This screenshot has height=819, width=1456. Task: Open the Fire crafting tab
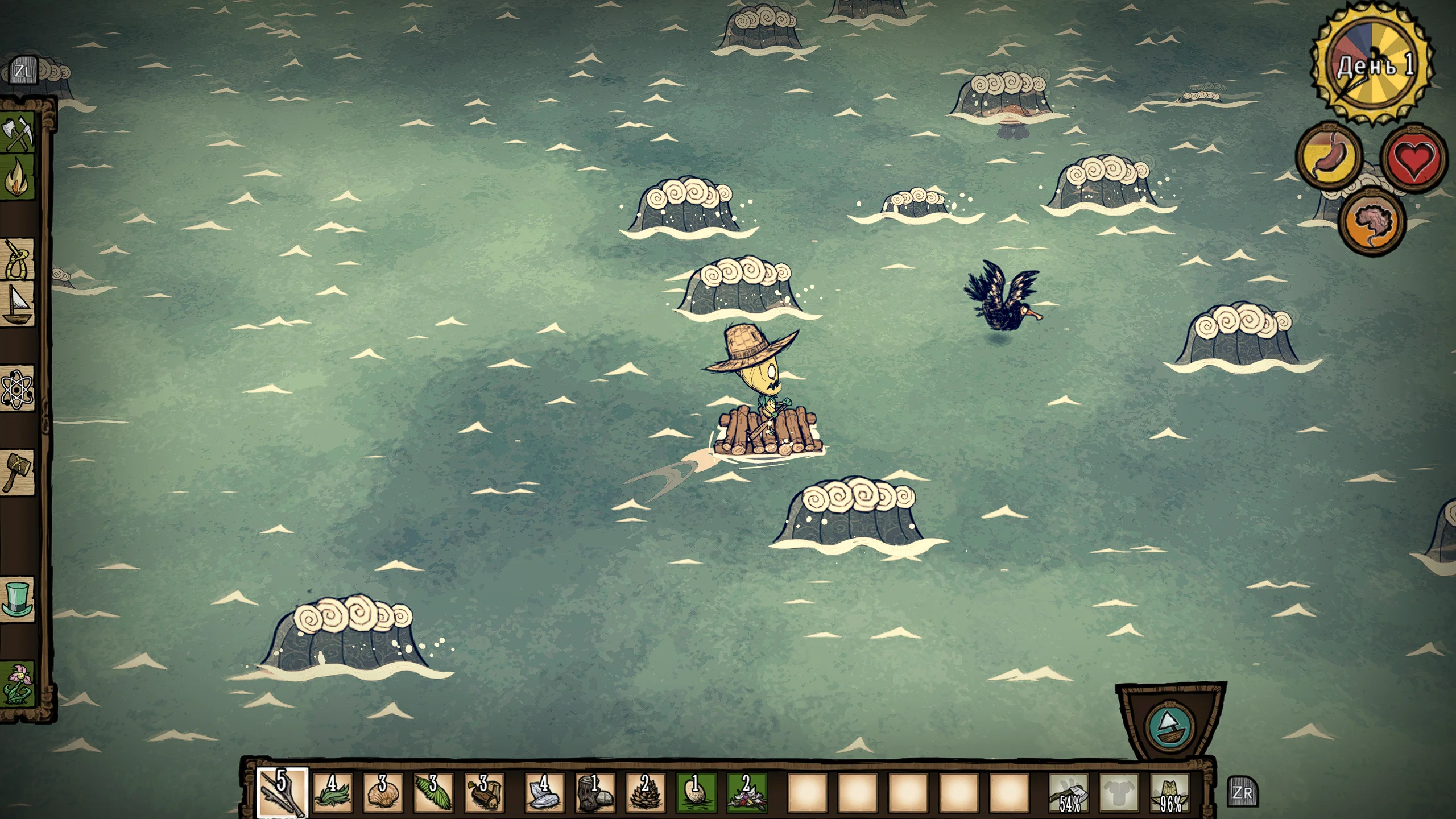(17, 177)
